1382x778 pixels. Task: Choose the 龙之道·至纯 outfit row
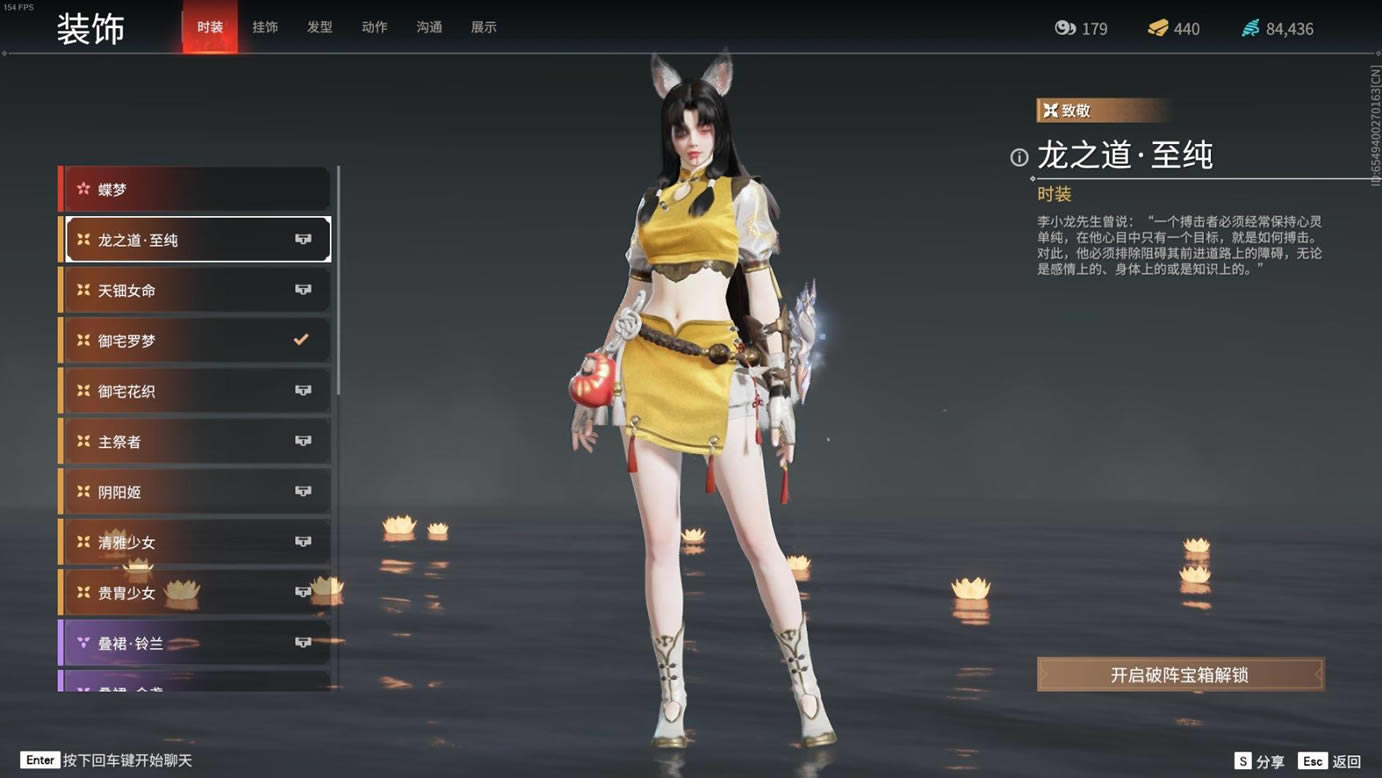pos(196,240)
